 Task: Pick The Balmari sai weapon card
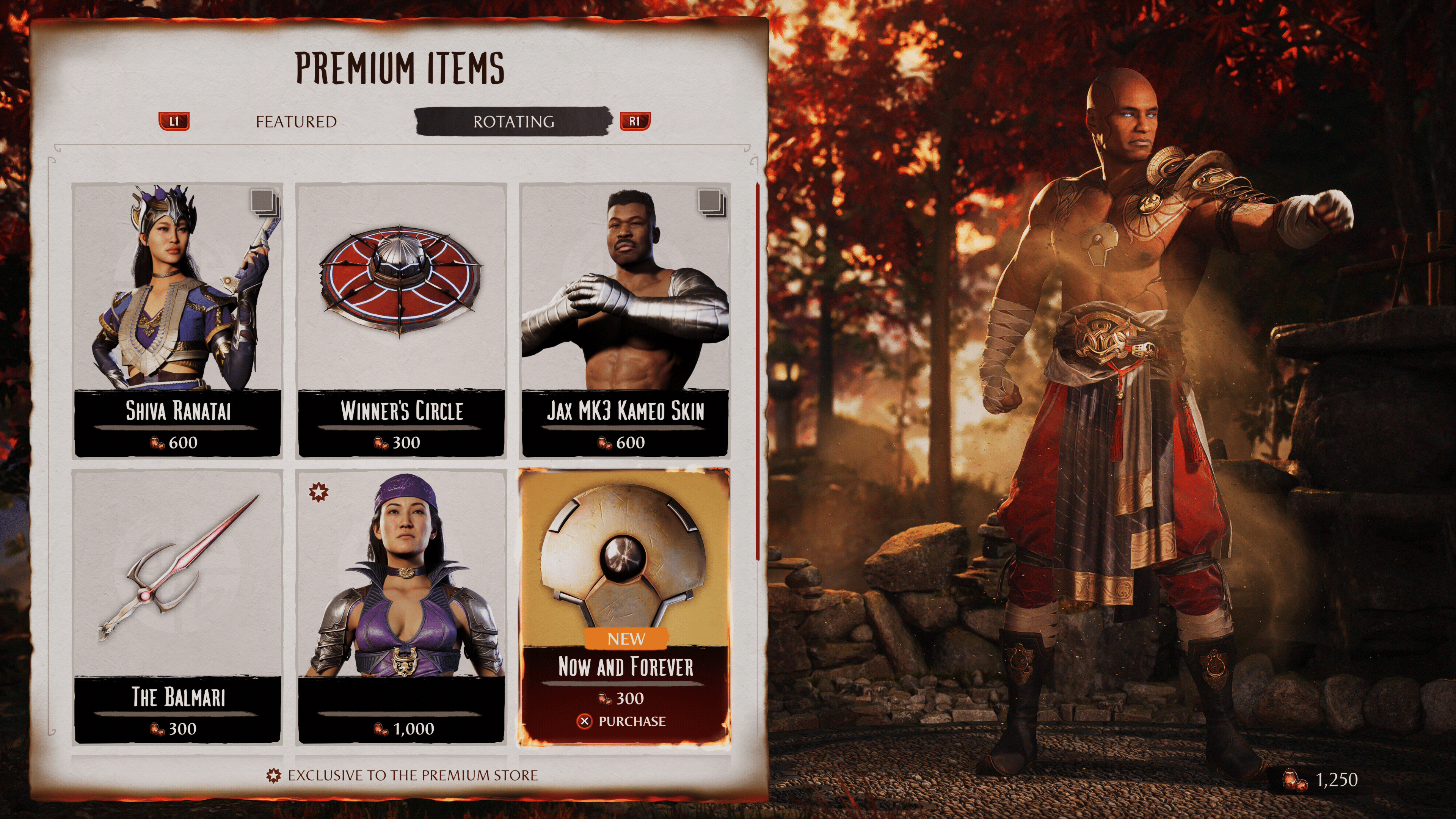click(177, 606)
